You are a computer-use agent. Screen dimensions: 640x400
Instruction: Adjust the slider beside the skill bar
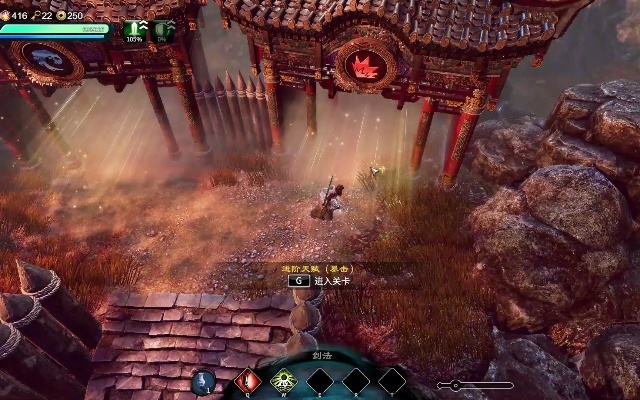click(456, 385)
